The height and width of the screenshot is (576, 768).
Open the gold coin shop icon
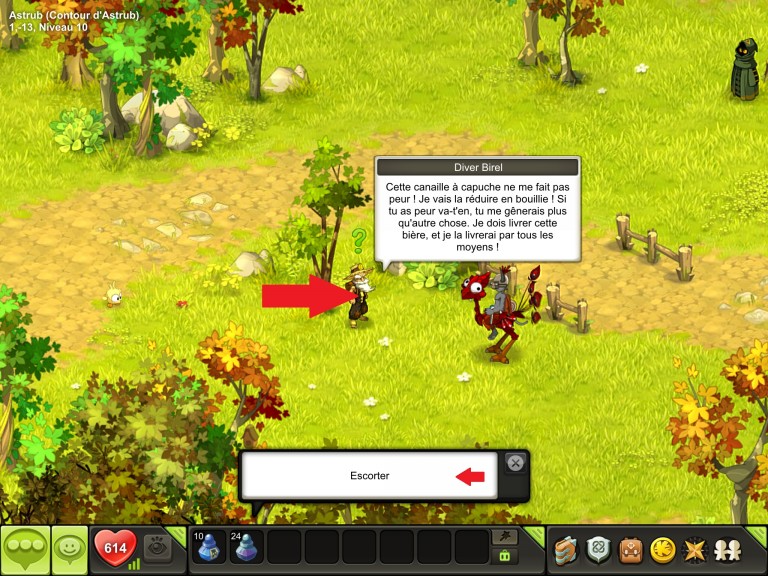tap(662, 549)
